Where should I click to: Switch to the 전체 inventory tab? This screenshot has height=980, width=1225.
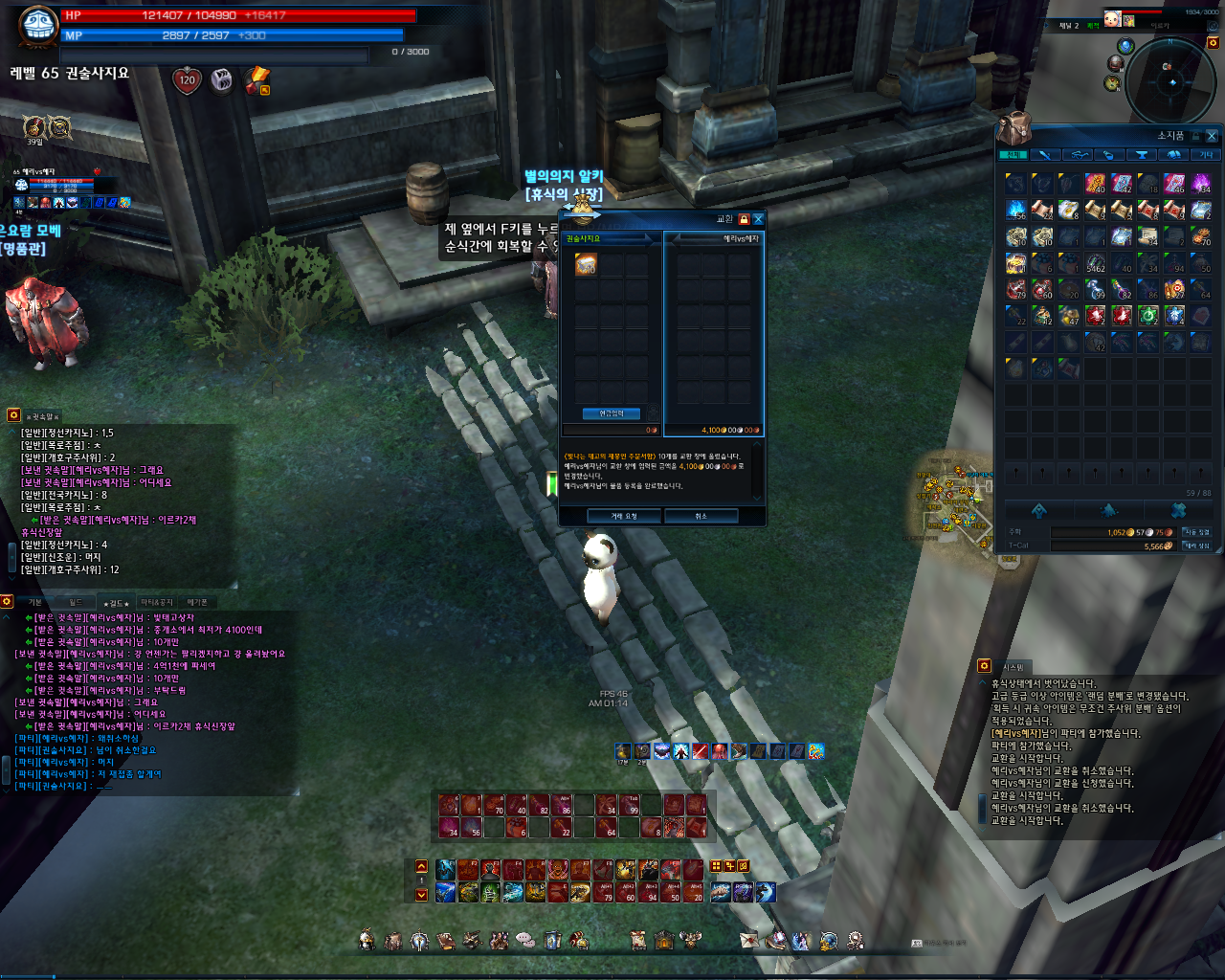tap(1012, 155)
